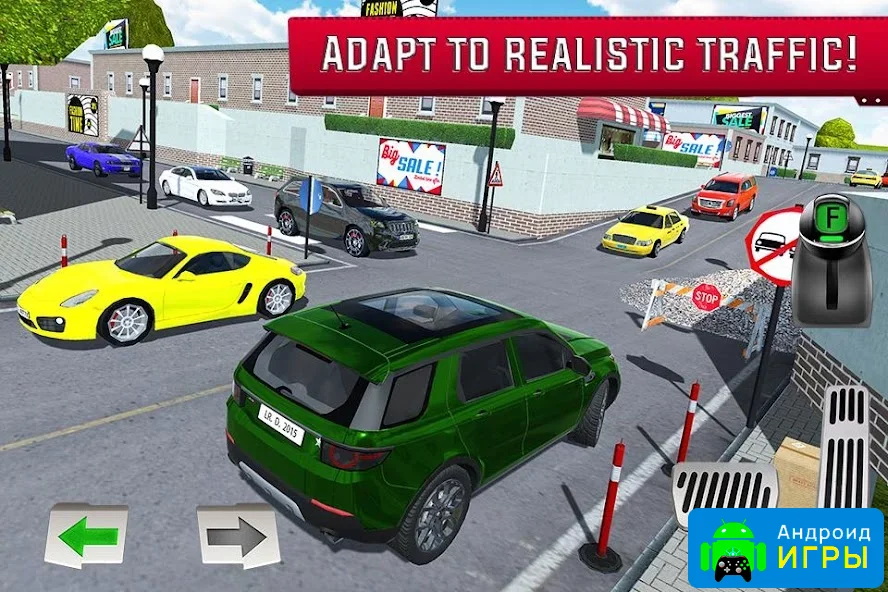888x592 pixels.
Task: Hit the wide brake pedal
Action: coord(723,489)
